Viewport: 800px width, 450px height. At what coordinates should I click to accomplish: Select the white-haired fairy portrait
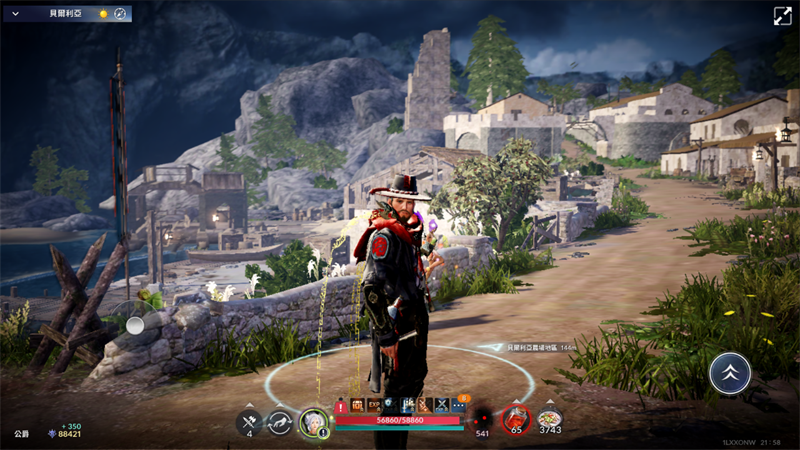[314, 422]
